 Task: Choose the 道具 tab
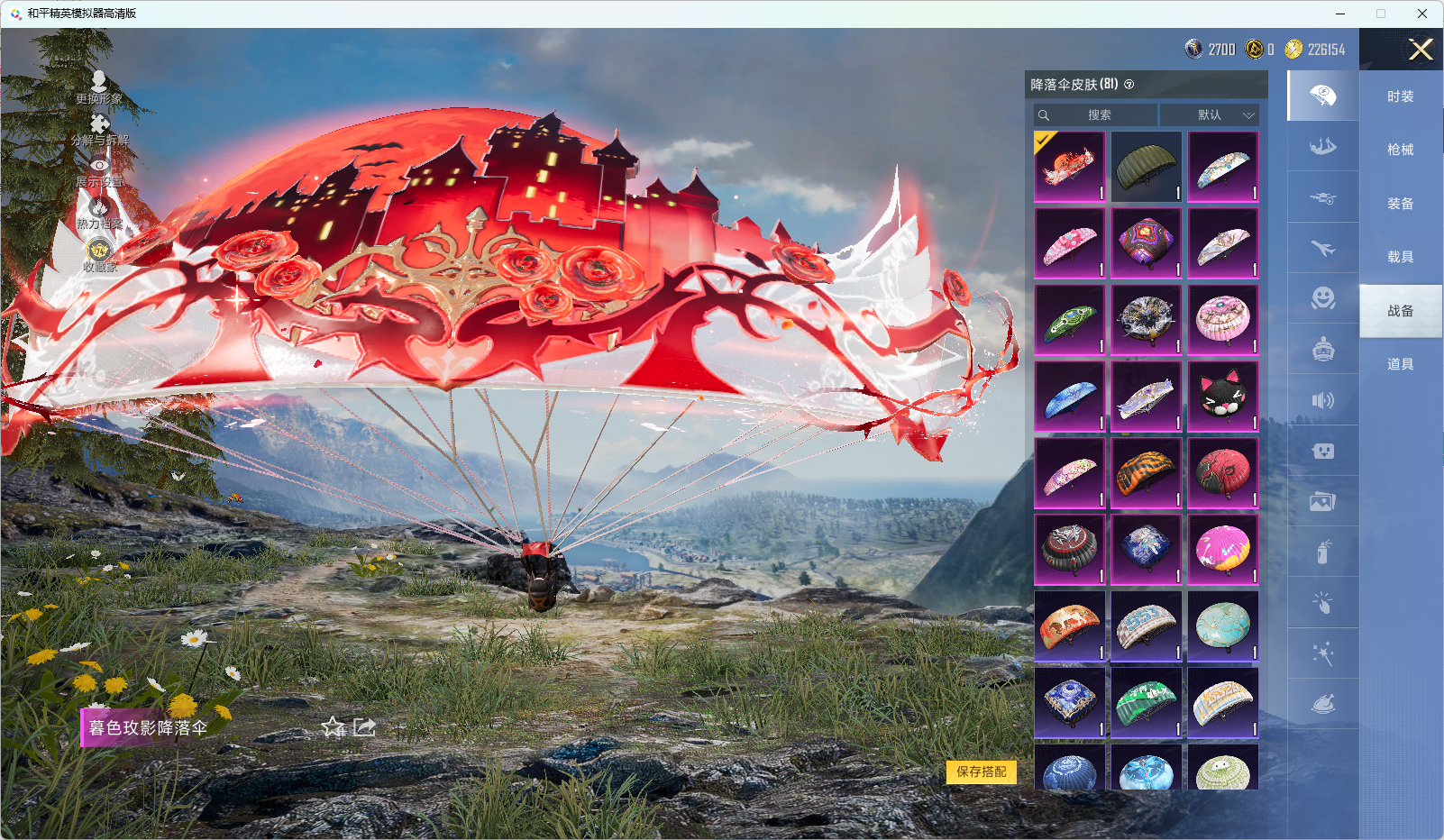1400,364
